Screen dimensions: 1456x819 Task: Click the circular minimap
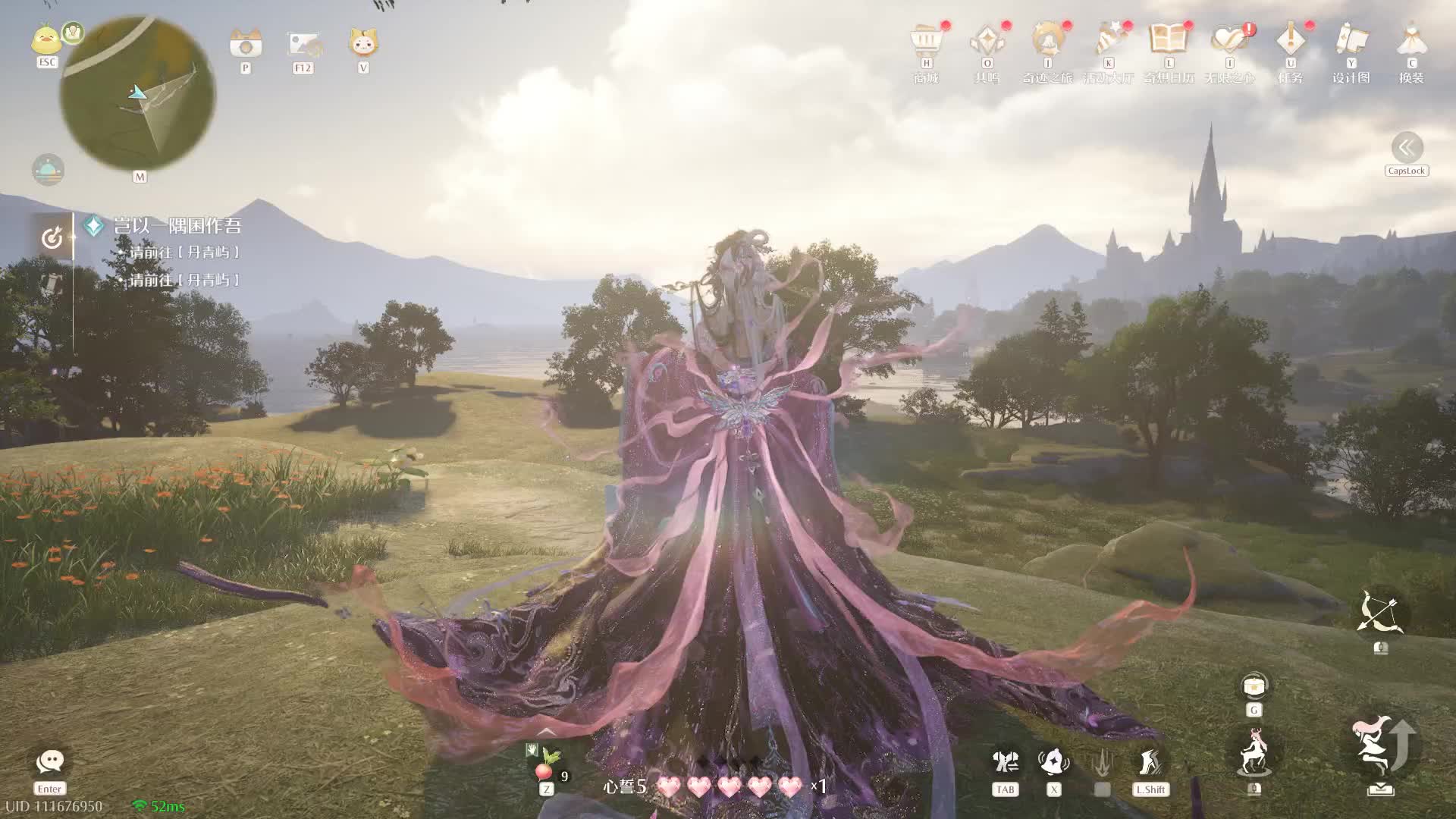click(x=138, y=93)
